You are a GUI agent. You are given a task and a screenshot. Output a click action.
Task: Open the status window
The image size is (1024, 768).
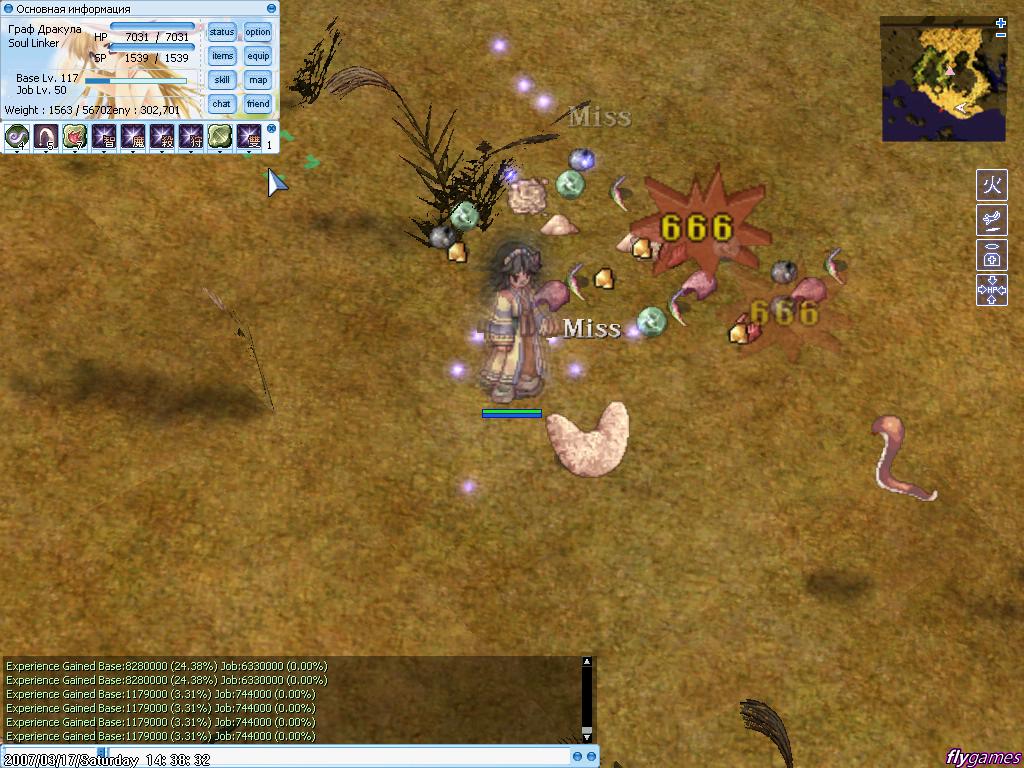point(222,32)
